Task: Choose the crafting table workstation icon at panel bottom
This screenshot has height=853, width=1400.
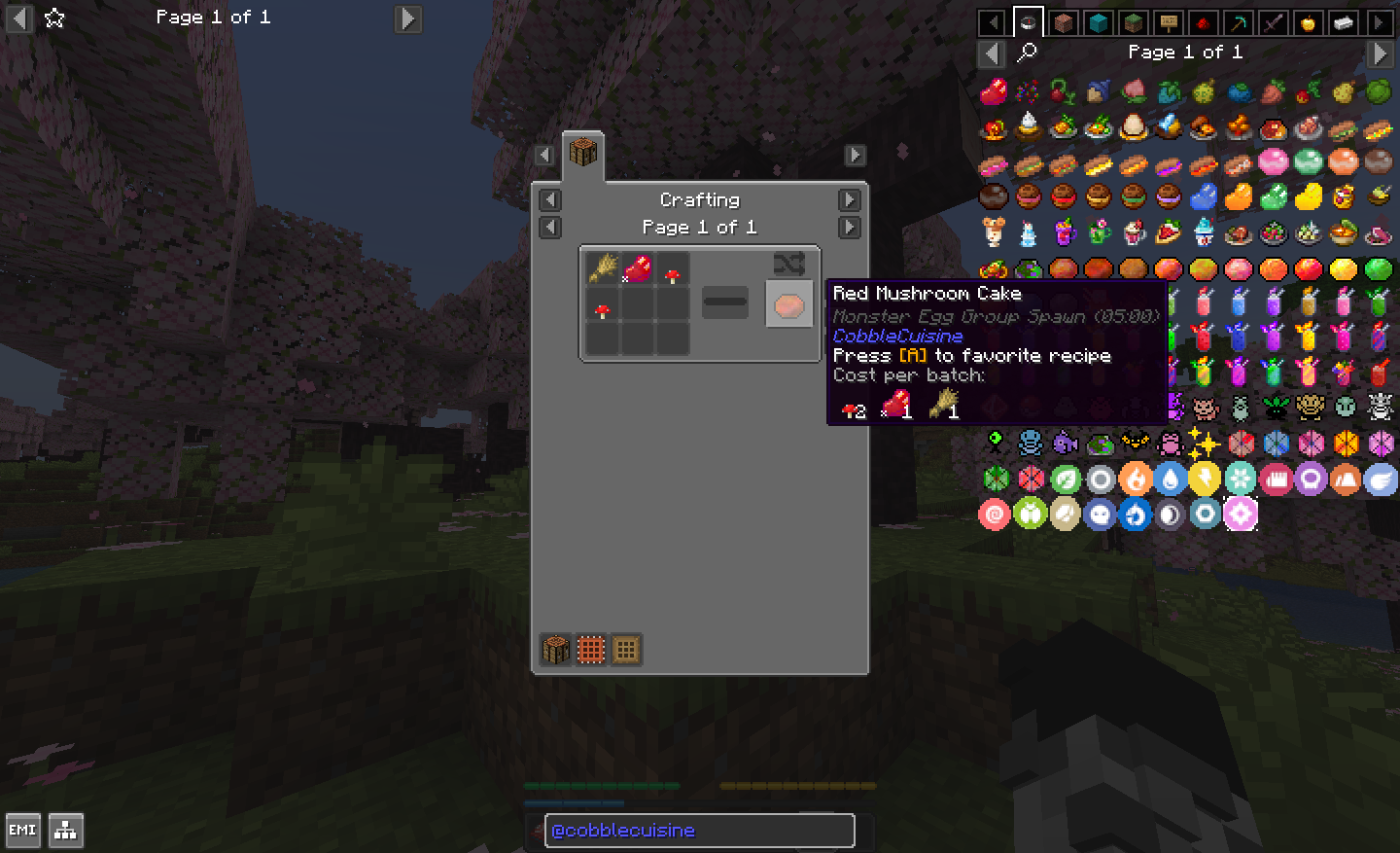Action: tap(556, 649)
